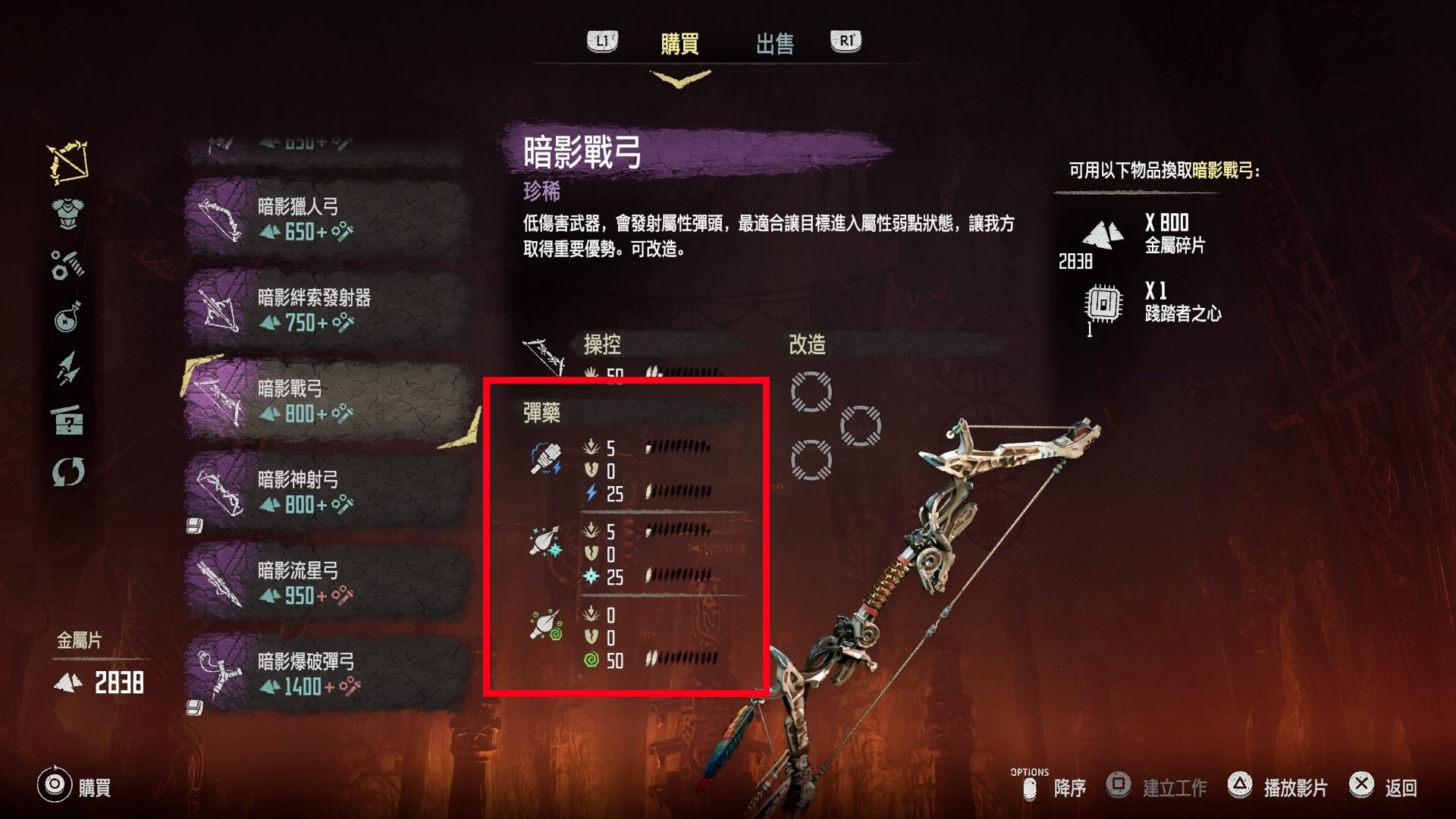Open the potions flask category
1456x819 pixels.
tap(68, 318)
